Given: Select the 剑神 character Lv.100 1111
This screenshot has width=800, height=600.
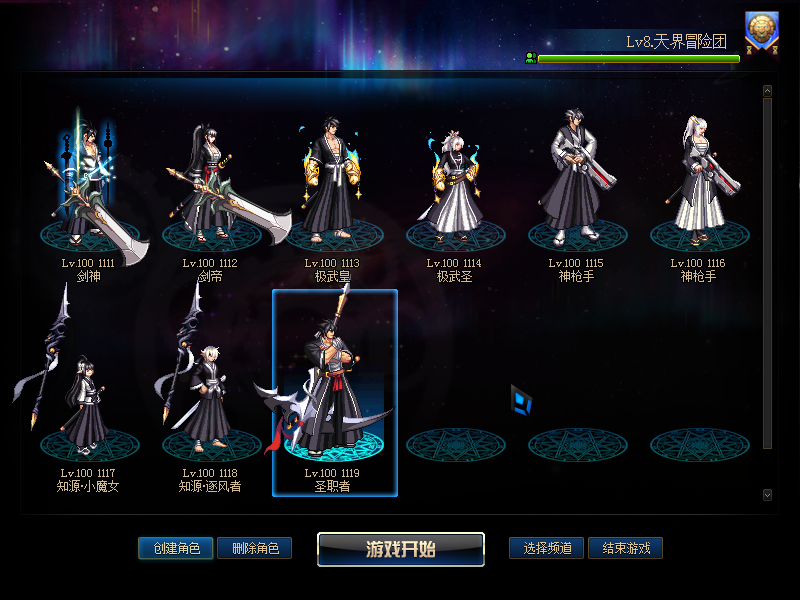Looking at the screenshot, I should tap(88, 190).
